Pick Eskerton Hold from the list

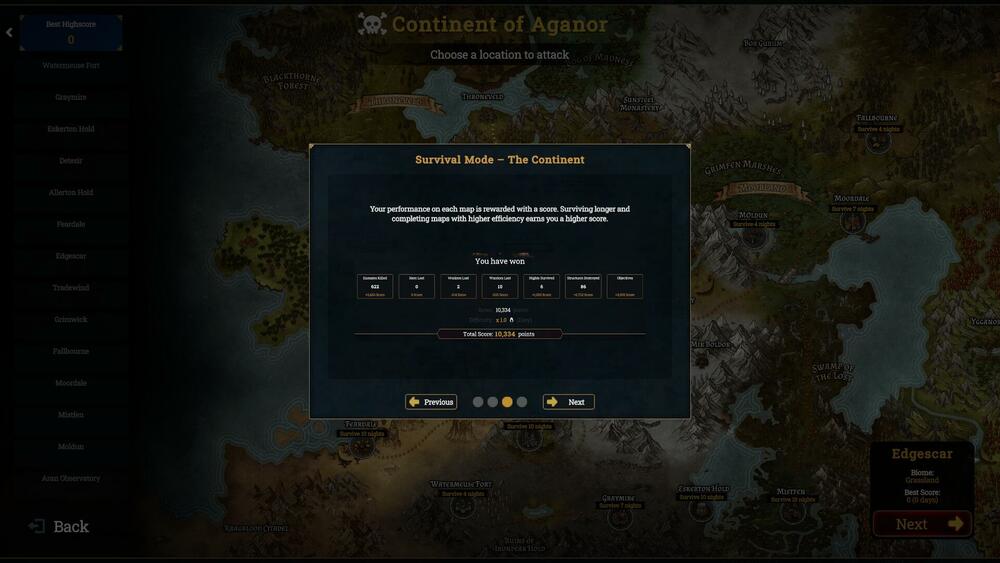click(x=71, y=129)
